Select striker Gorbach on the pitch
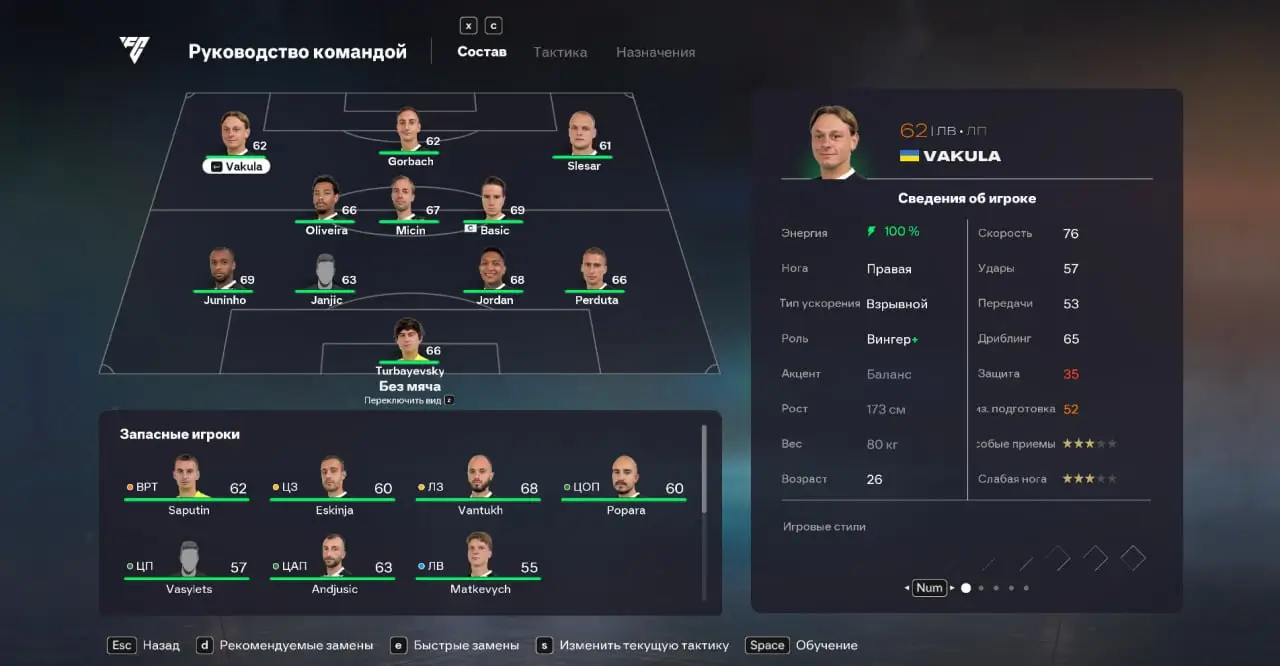The width and height of the screenshot is (1280, 666). click(x=410, y=135)
